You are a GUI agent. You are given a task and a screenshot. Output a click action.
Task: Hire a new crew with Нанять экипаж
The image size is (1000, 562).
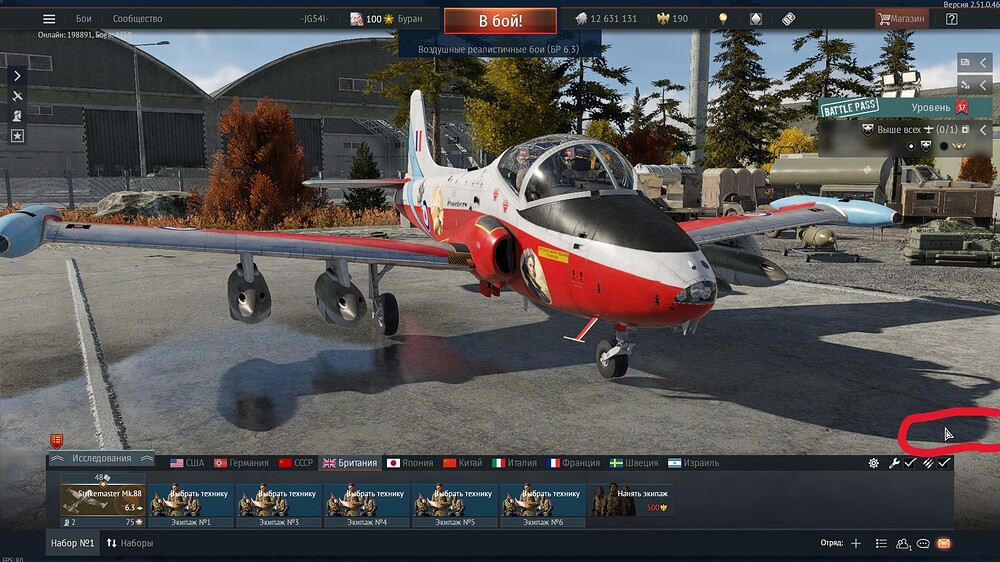pos(630,500)
